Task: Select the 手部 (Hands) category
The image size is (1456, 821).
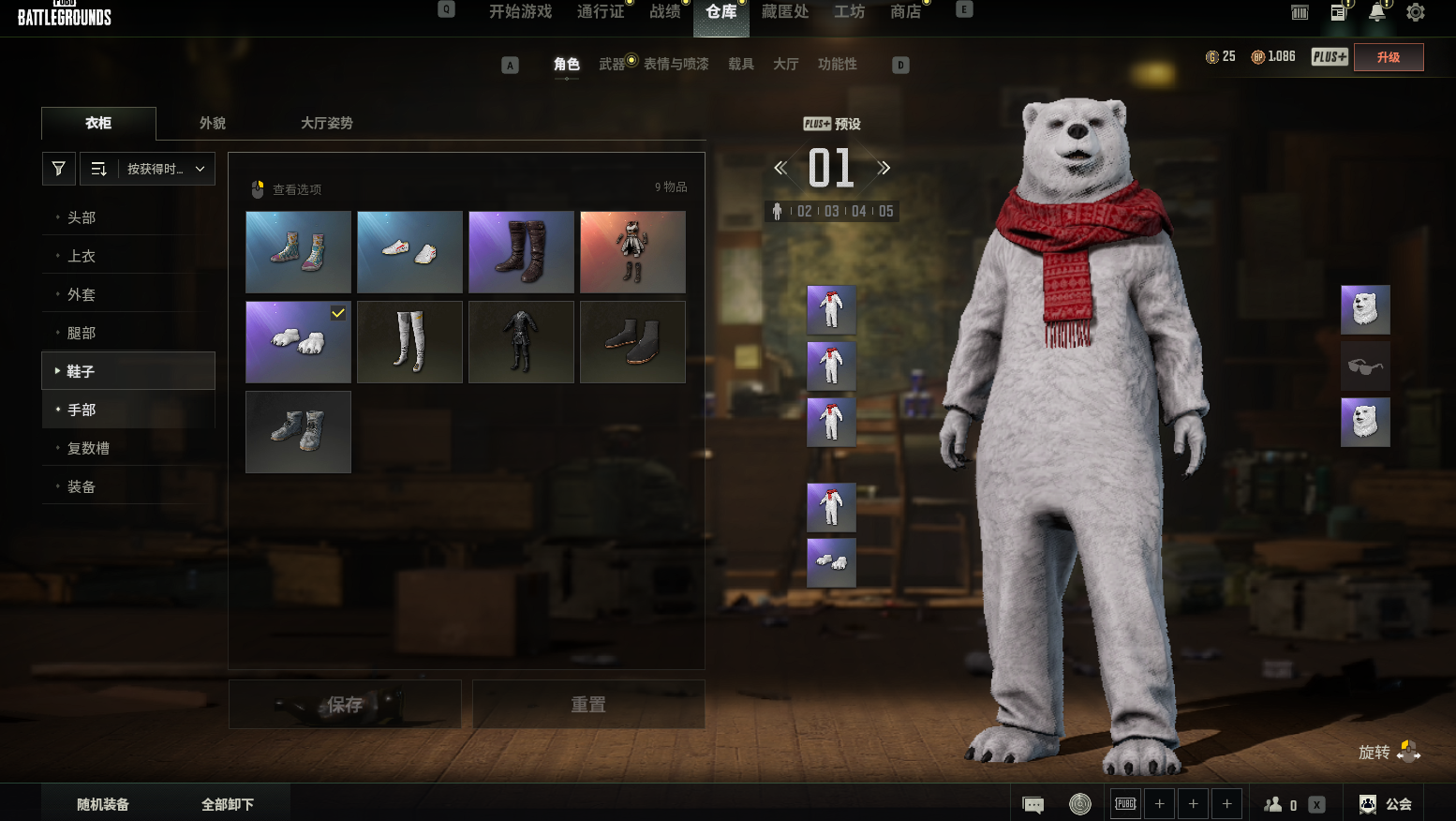Action: click(82, 410)
